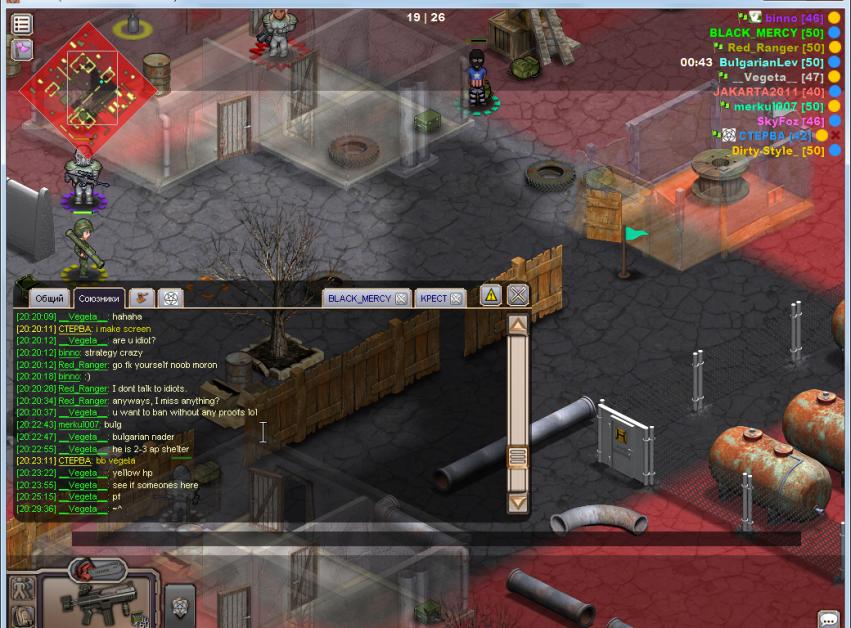Click Red_Ranger's name in the chat log
The height and width of the screenshot is (628, 851).
(82, 365)
